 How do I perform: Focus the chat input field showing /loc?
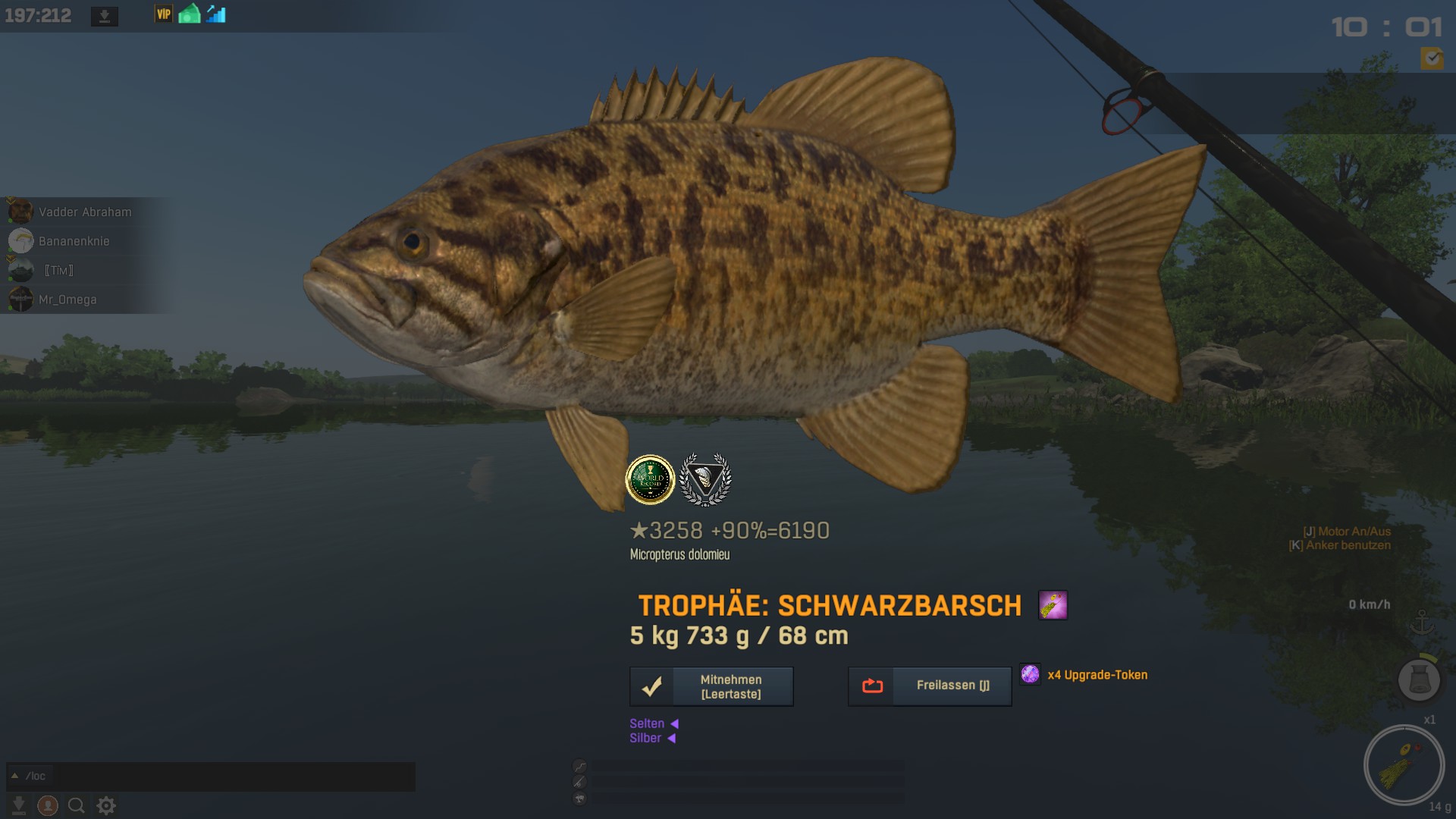coord(212,776)
